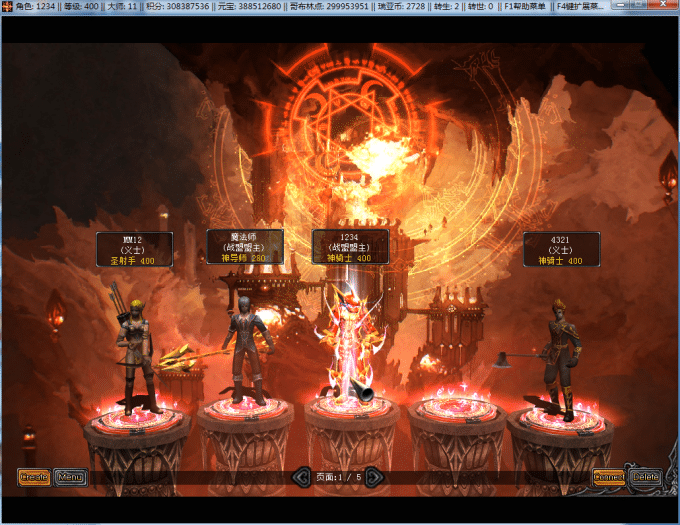This screenshot has width=680, height=525.
Task: Click the Create character button
Action: coord(34,477)
